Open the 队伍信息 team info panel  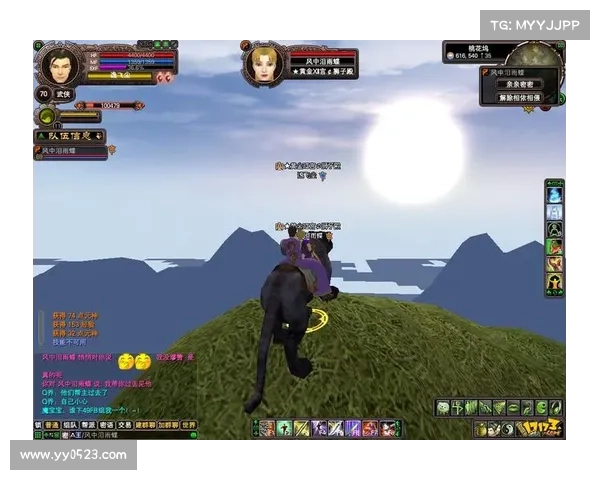click(70, 135)
